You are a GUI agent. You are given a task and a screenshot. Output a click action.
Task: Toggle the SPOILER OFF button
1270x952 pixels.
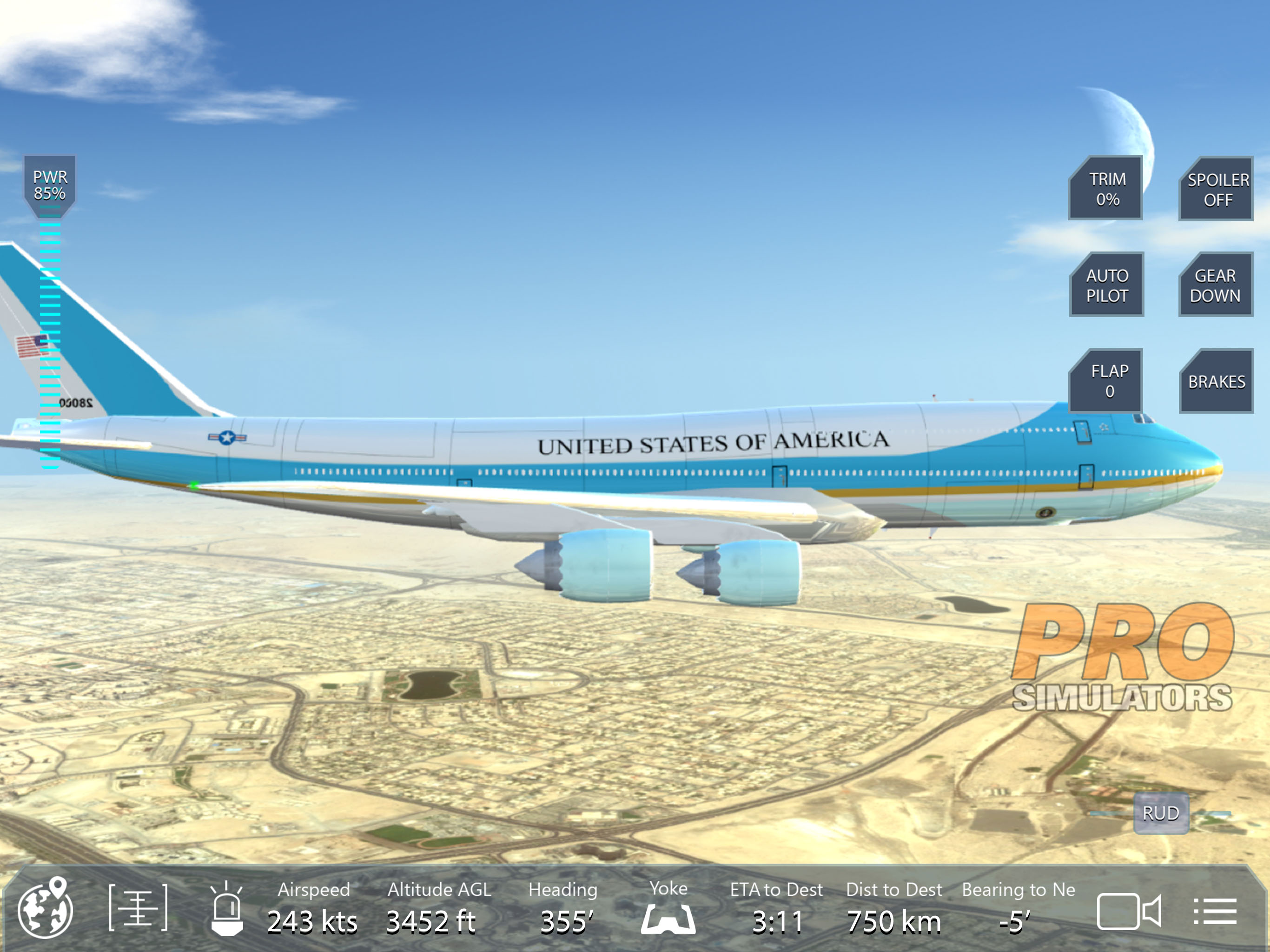click(x=1217, y=190)
